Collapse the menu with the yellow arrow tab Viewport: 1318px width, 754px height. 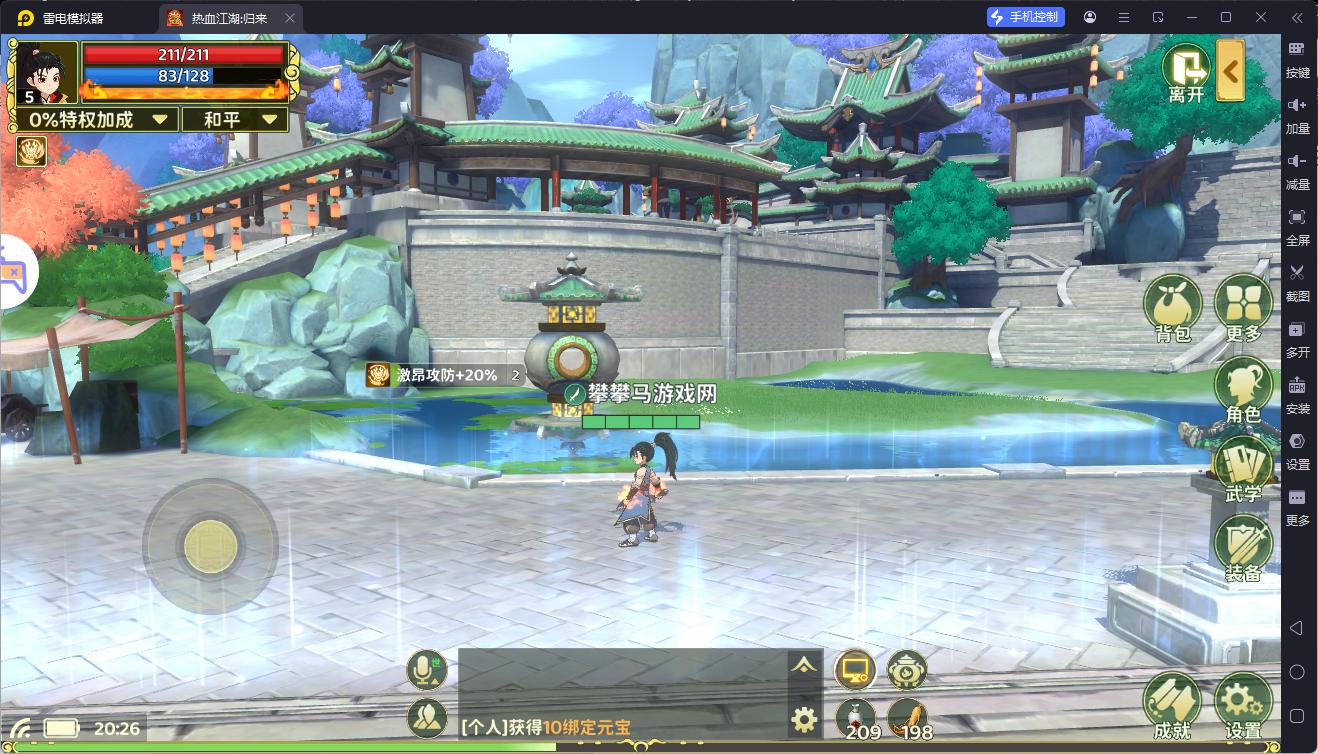click(1231, 71)
